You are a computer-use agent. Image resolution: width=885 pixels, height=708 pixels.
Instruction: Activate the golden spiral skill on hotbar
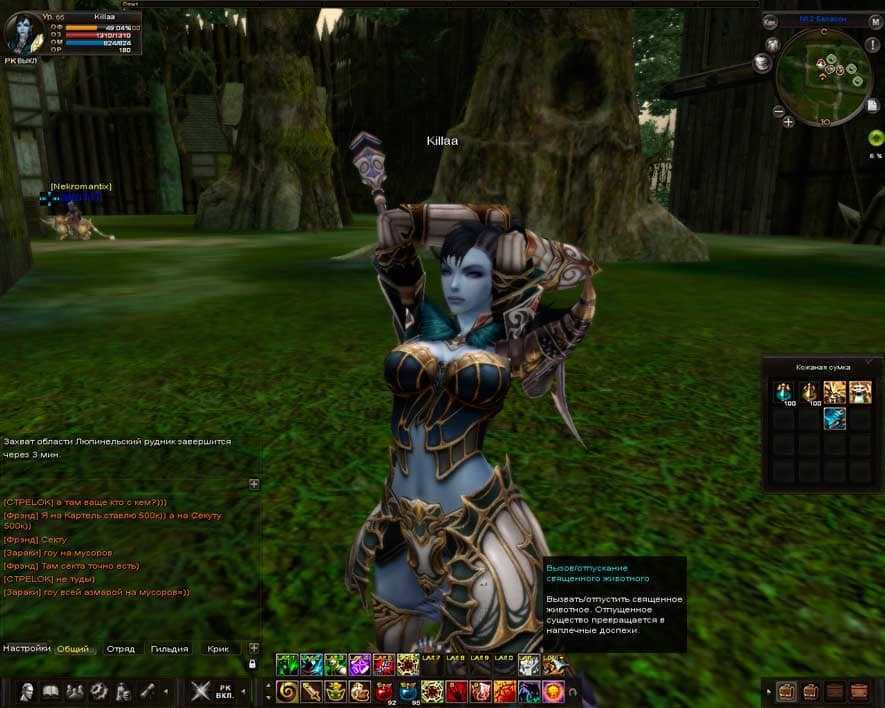(x=287, y=691)
